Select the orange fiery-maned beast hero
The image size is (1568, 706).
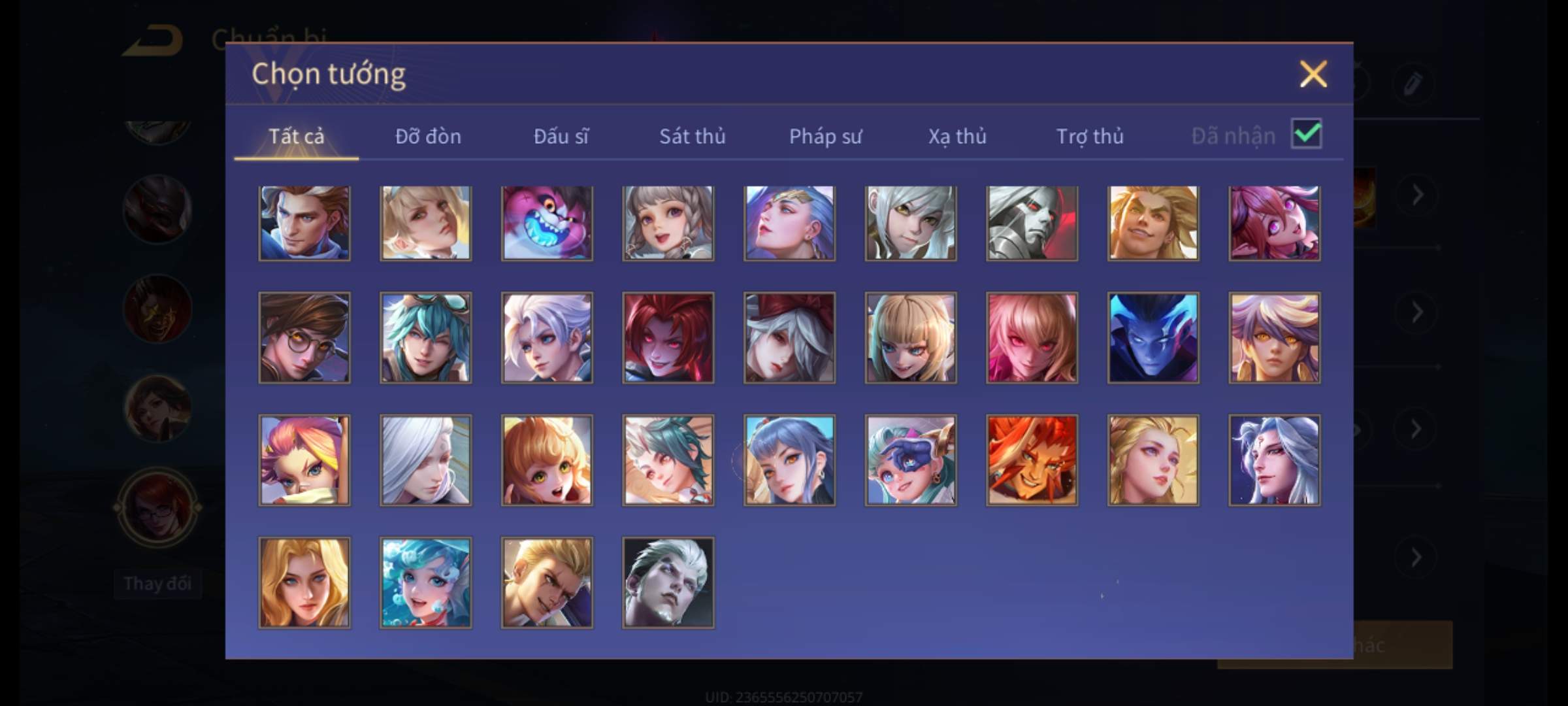1032,460
